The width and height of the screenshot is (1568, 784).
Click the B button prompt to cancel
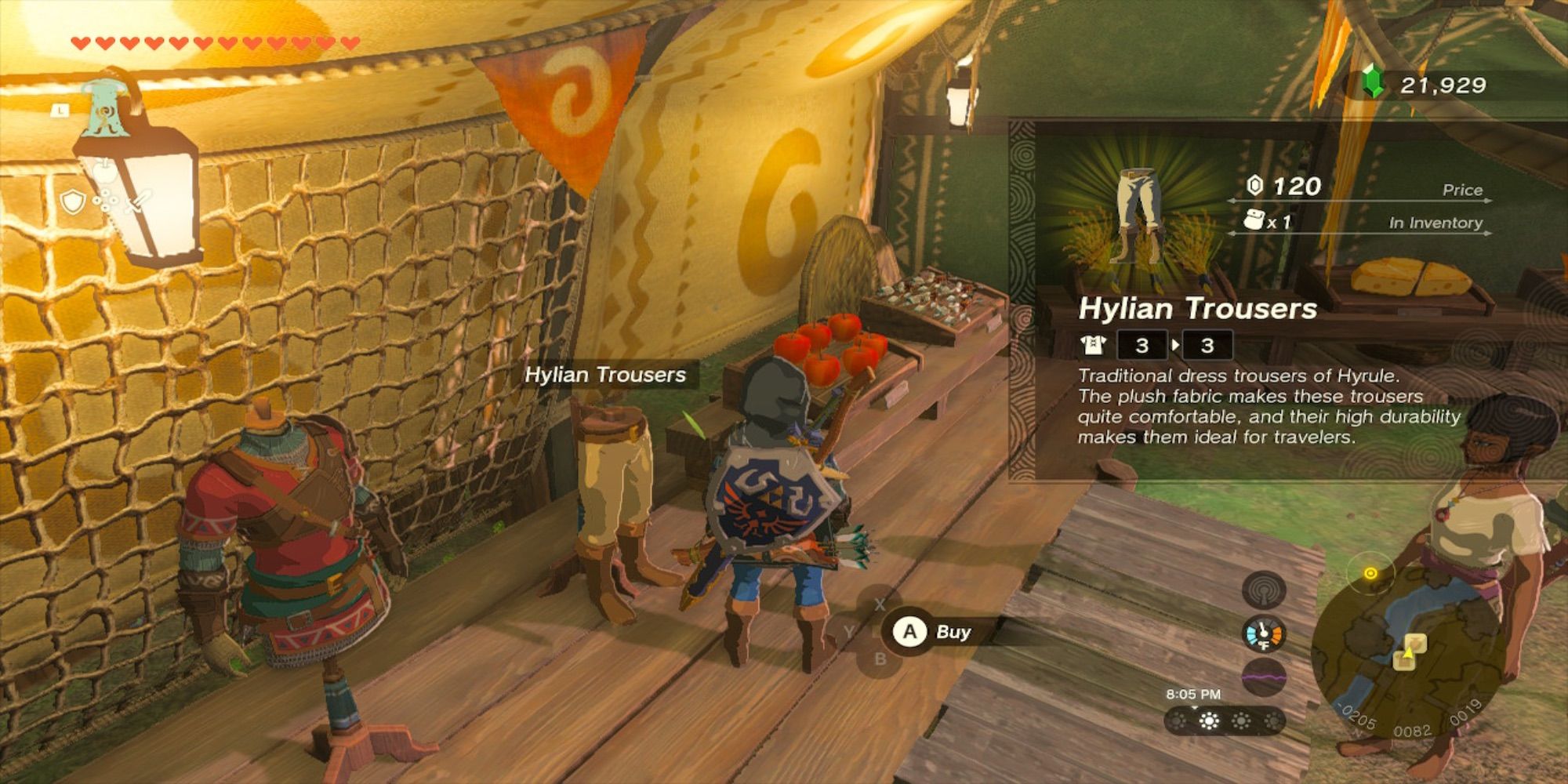coord(881,658)
